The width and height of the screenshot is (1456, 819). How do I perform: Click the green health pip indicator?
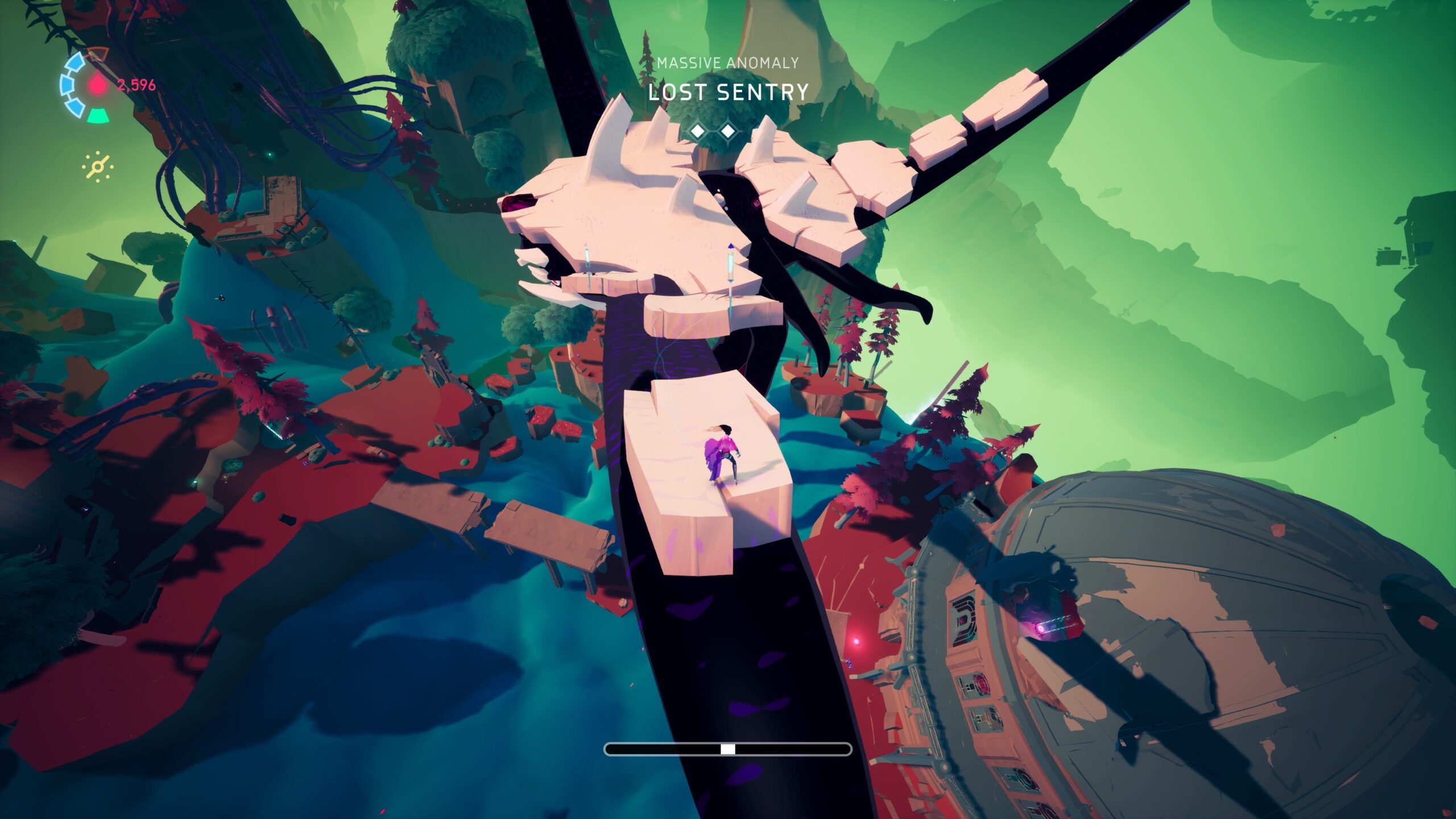tap(98, 116)
